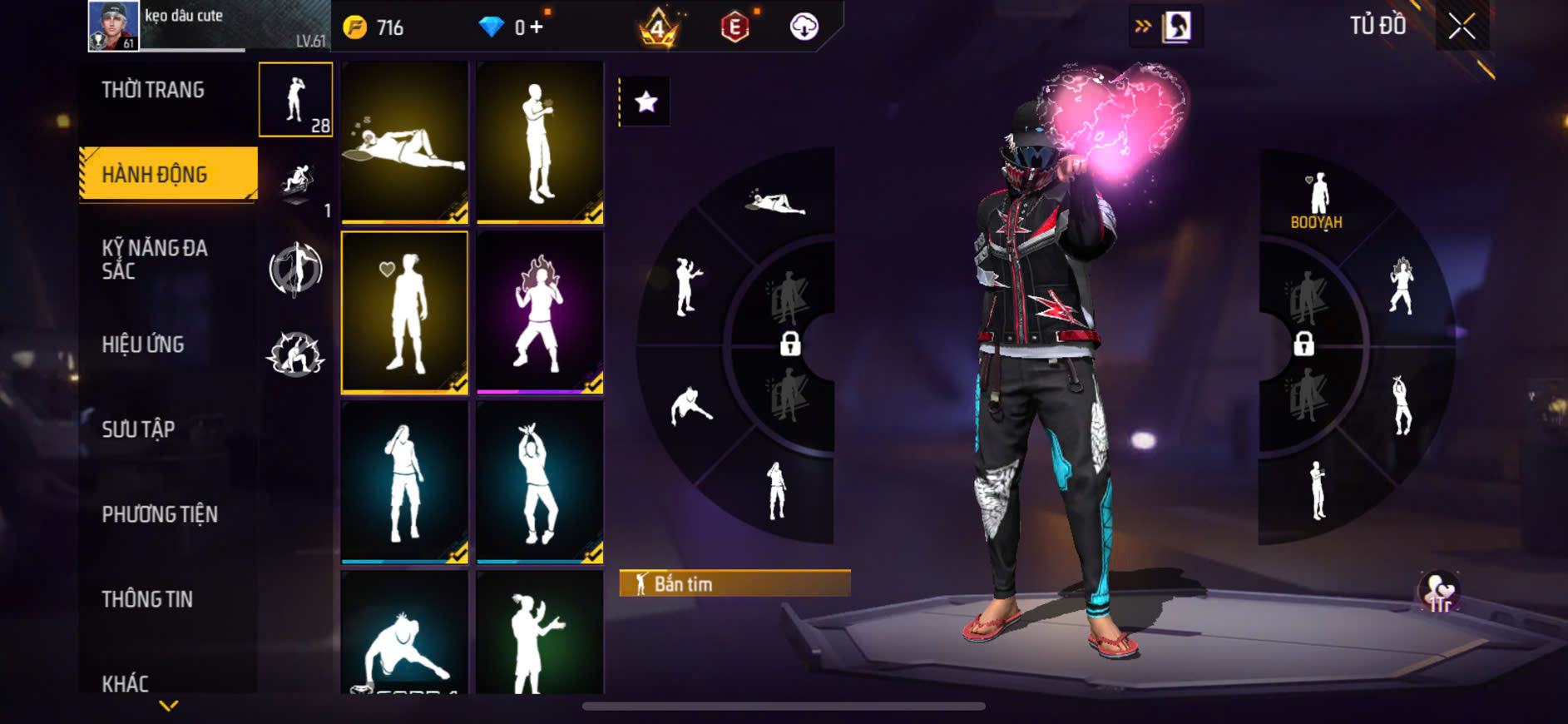Screen dimensions: 1568x724
Task: Open the Thời Trang category
Action: tap(153, 90)
